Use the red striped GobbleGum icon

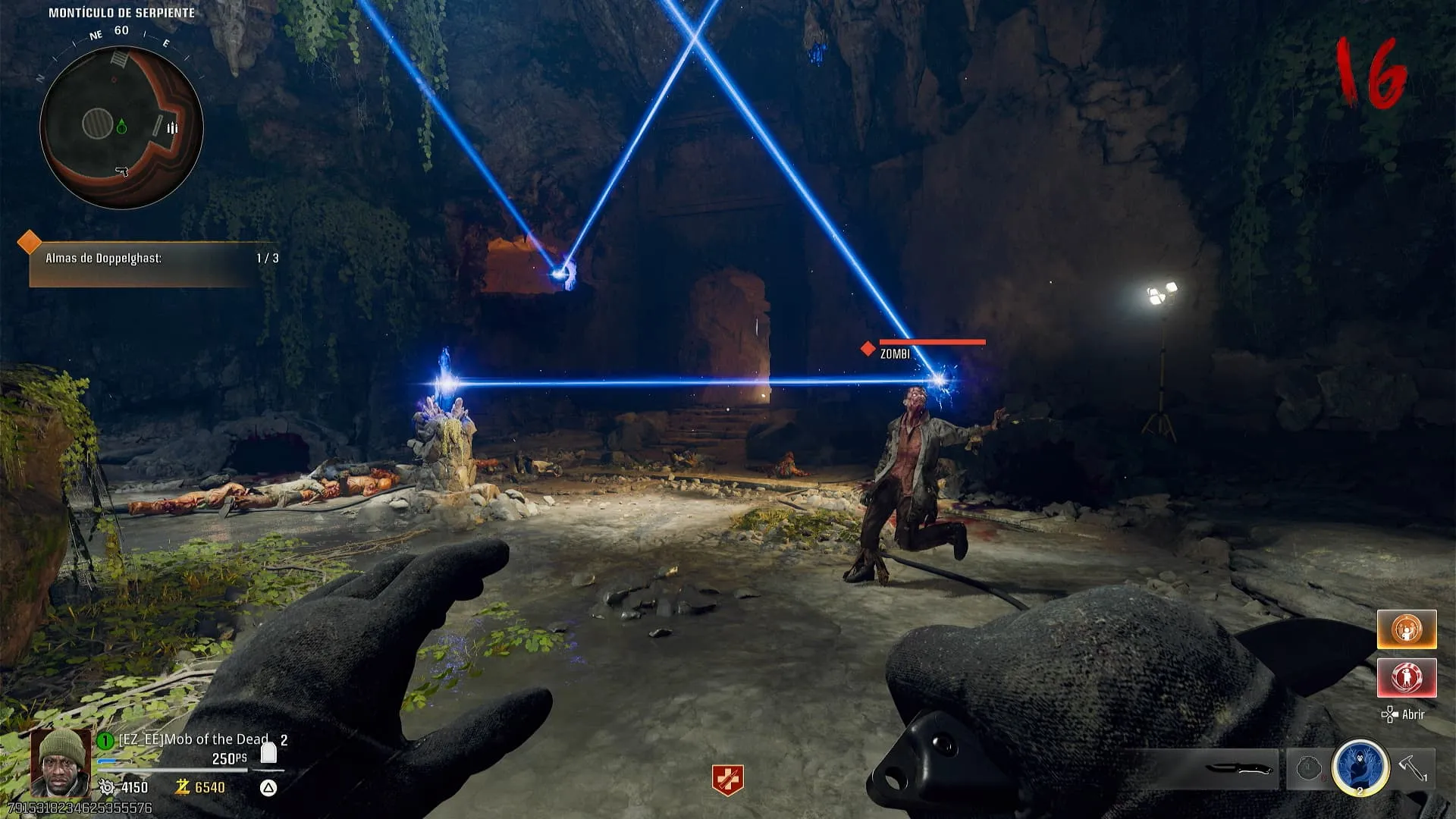(x=1406, y=677)
